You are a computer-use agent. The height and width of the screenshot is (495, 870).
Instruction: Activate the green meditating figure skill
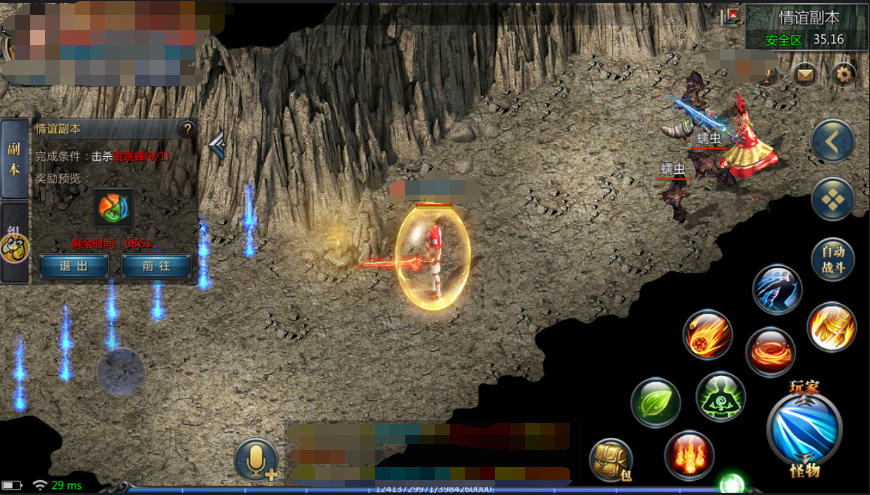tap(720, 396)
